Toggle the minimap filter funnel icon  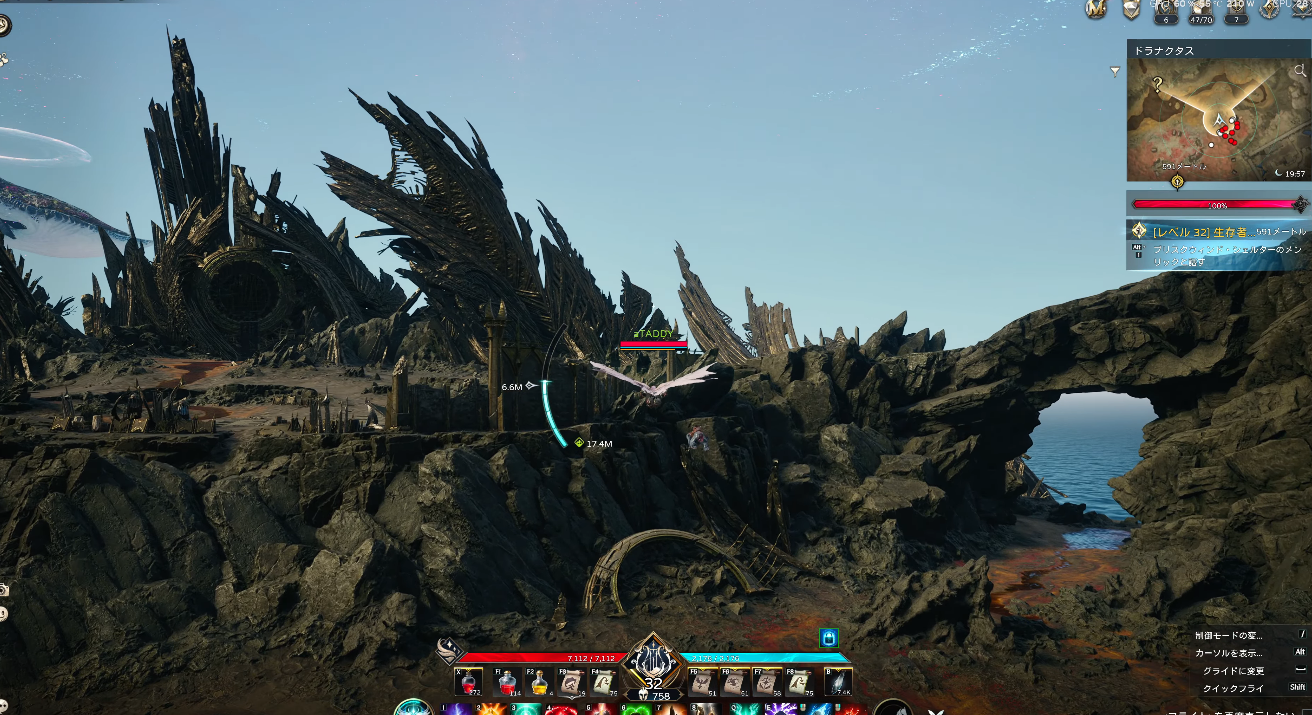1115,71
